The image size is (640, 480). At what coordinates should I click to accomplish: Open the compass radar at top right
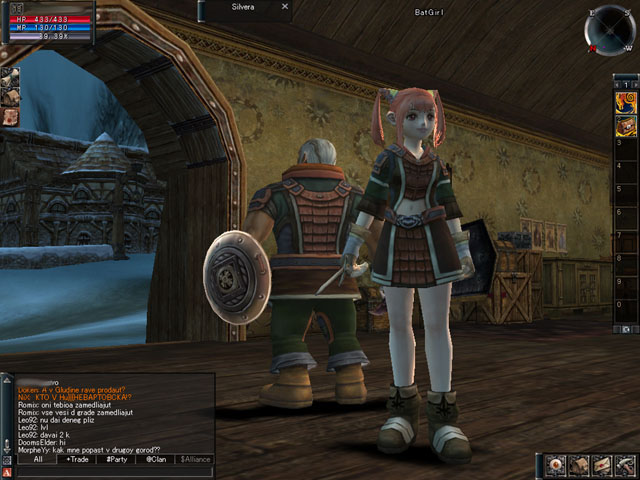(607, 31)
